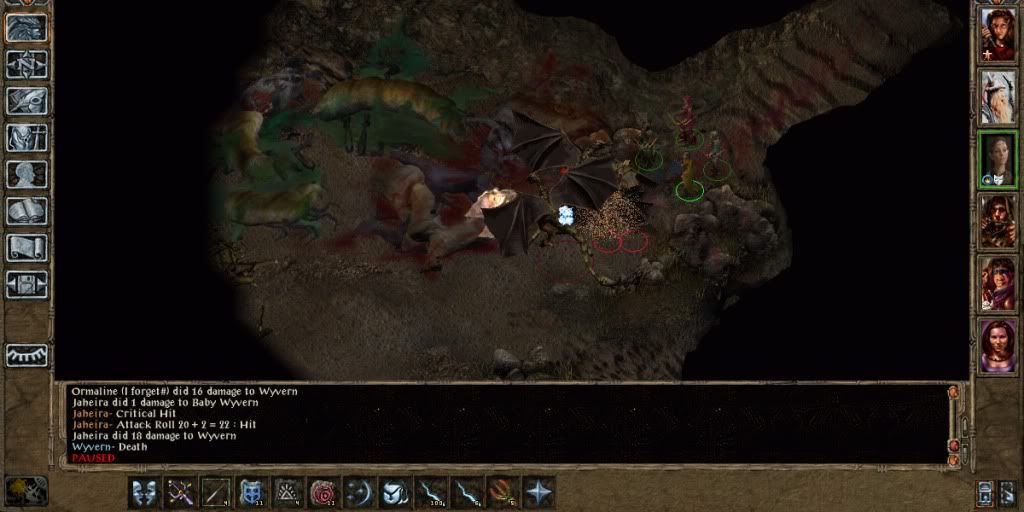This screenshot has height=512, width=1024.
Task: Choose the blue shield action bar slot
Action: [251, 492]
